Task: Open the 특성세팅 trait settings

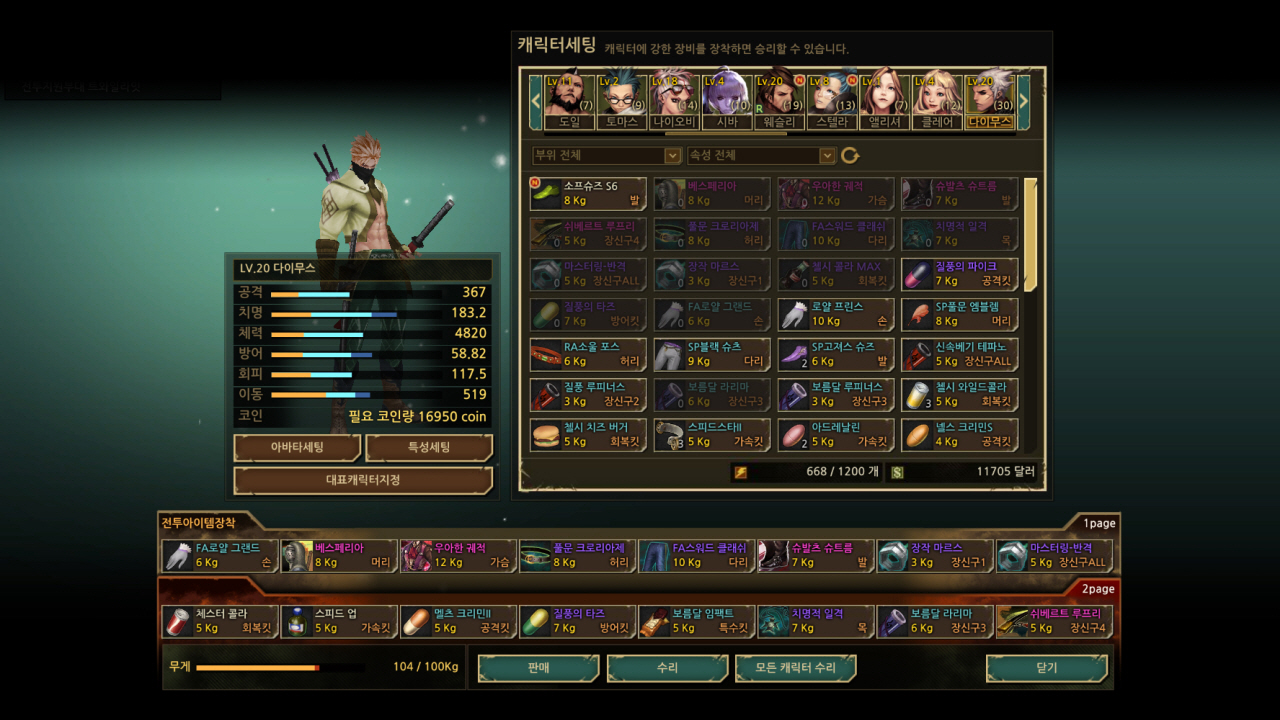Action: point(429,447)
